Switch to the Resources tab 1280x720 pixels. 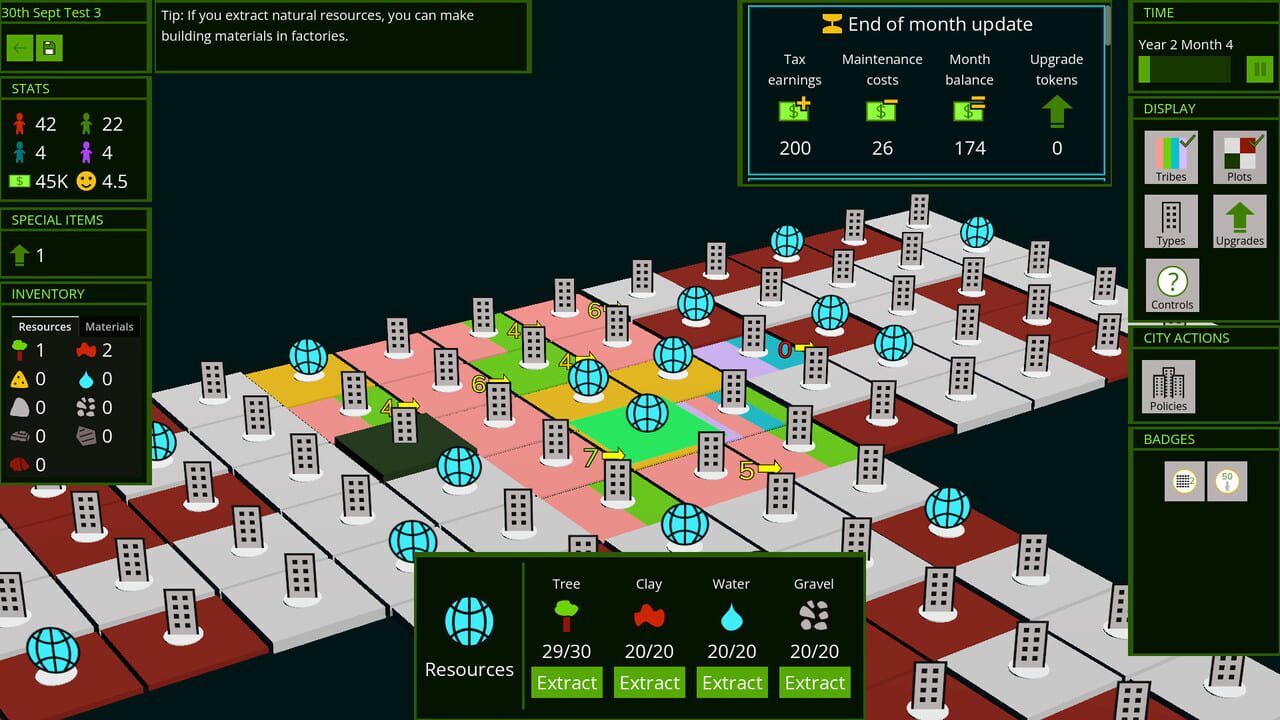pos(44,326)
